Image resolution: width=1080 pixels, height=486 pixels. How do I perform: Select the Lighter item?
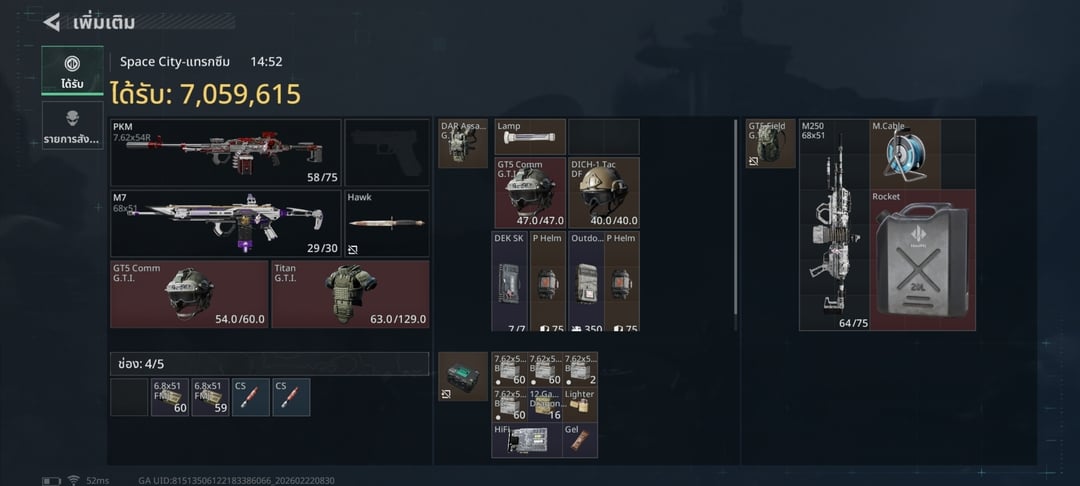pos(581,404)
